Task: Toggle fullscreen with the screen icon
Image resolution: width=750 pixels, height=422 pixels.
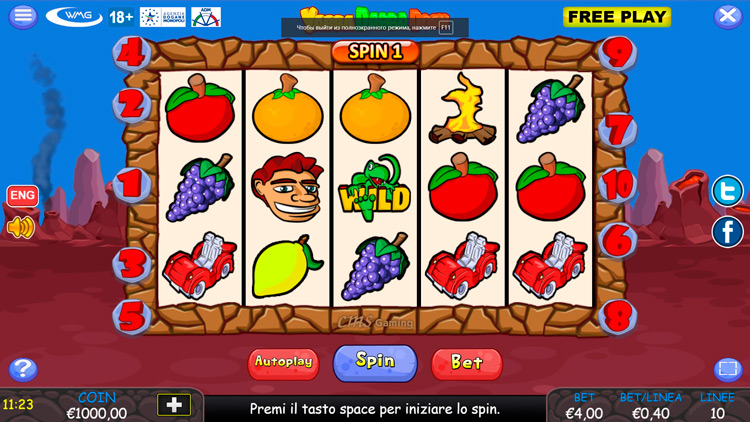Action: pos(727,369)
